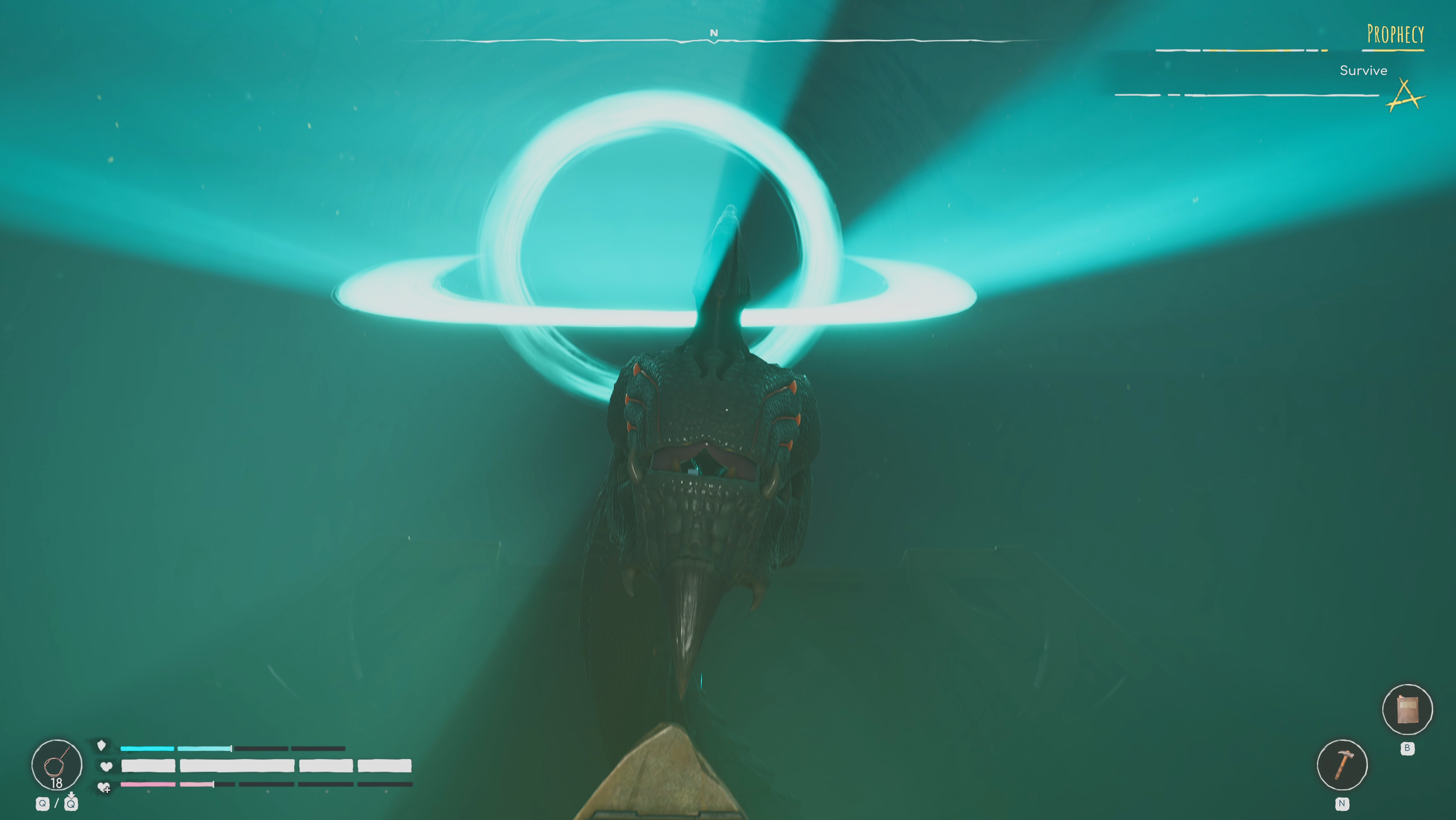Select the Survive objective entry

pos(1363,71)
